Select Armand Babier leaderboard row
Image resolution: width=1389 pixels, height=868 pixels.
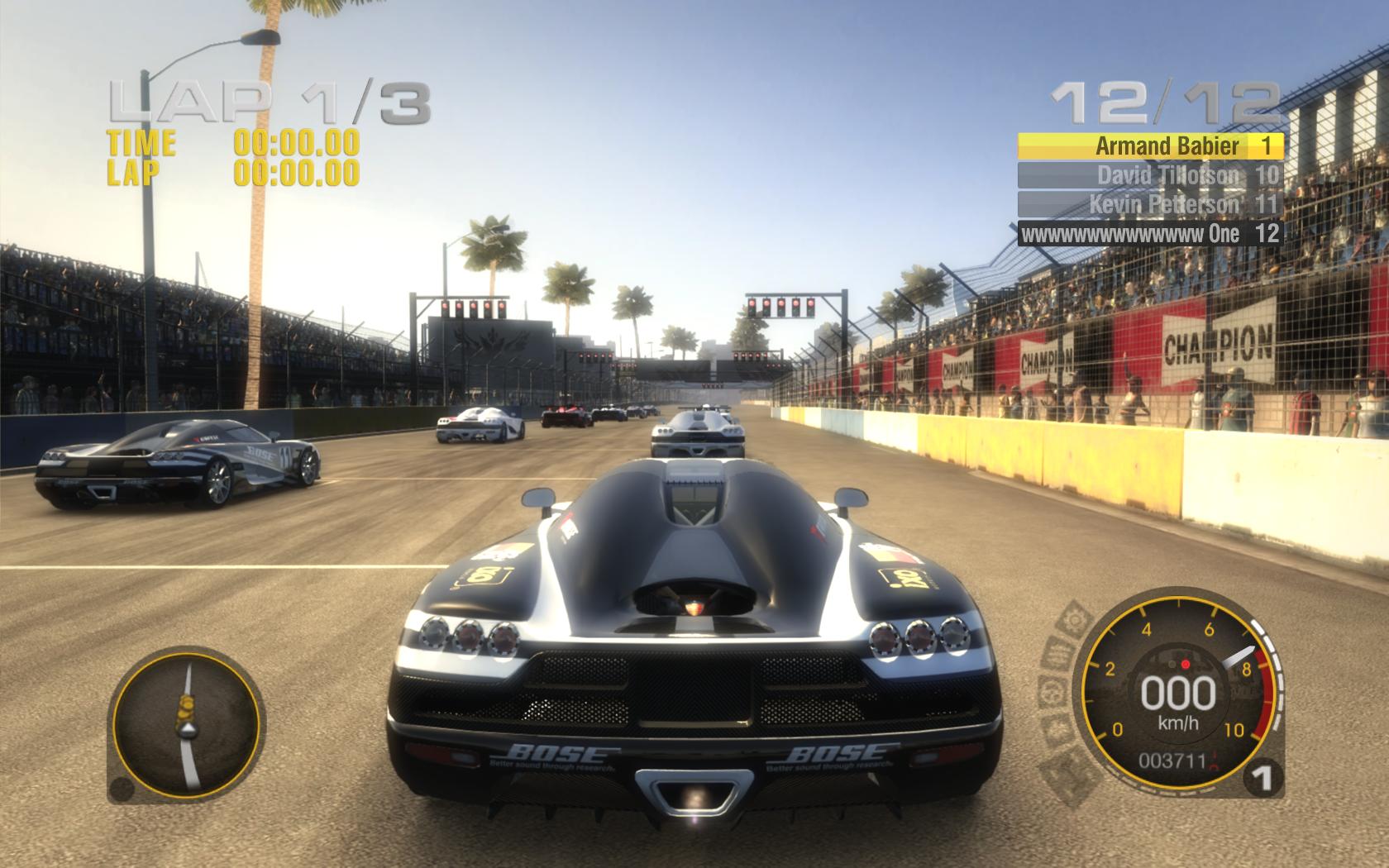tap(1149, 146)
